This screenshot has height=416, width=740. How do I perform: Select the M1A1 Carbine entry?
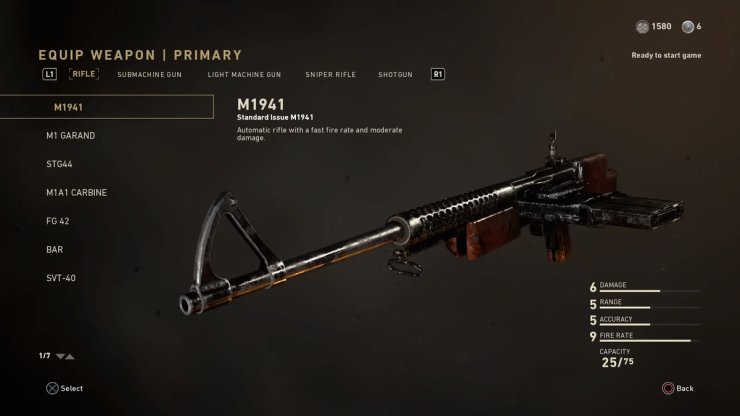tap(76, 193)
